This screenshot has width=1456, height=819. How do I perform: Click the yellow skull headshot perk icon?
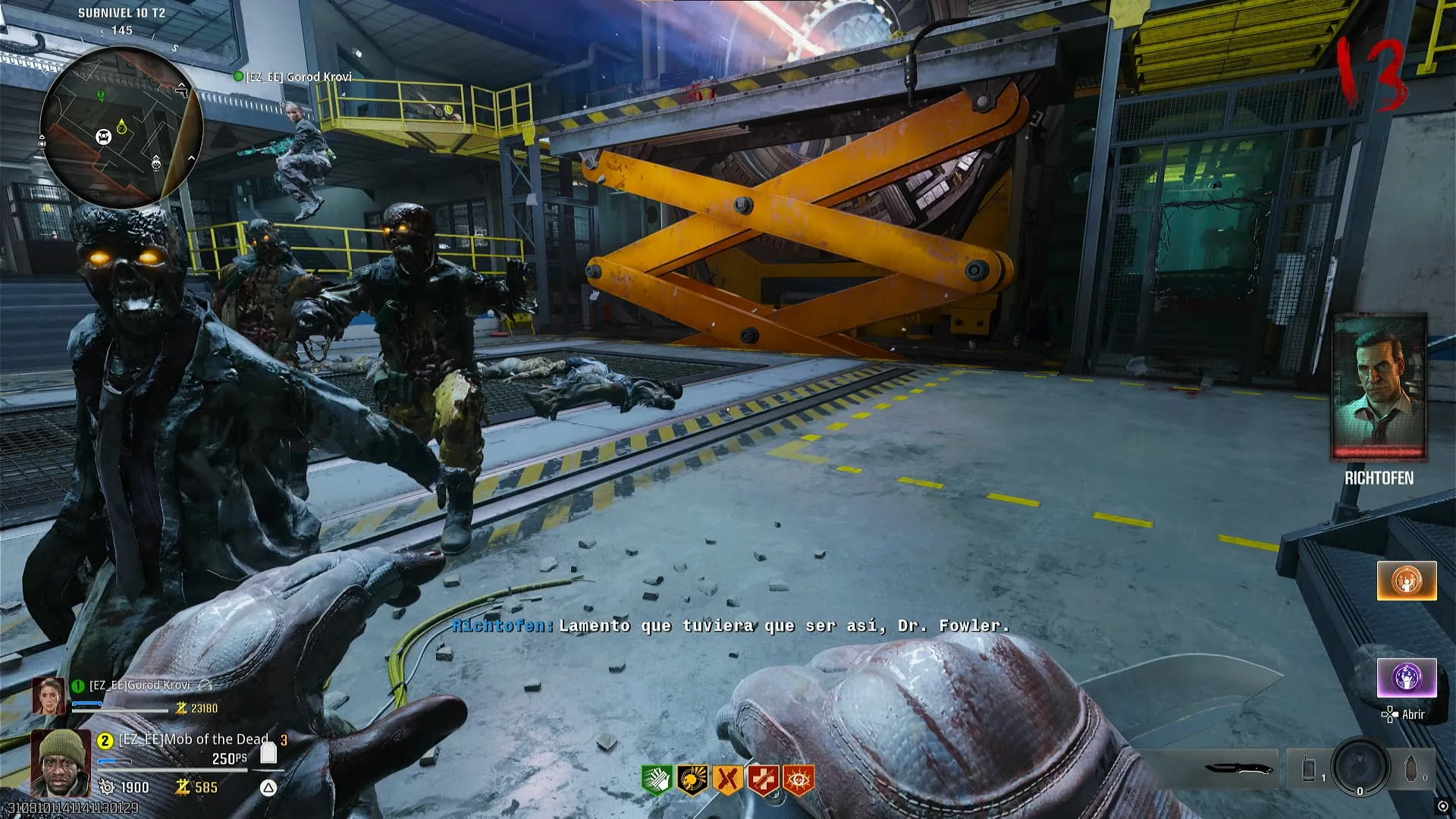(692, 780)
